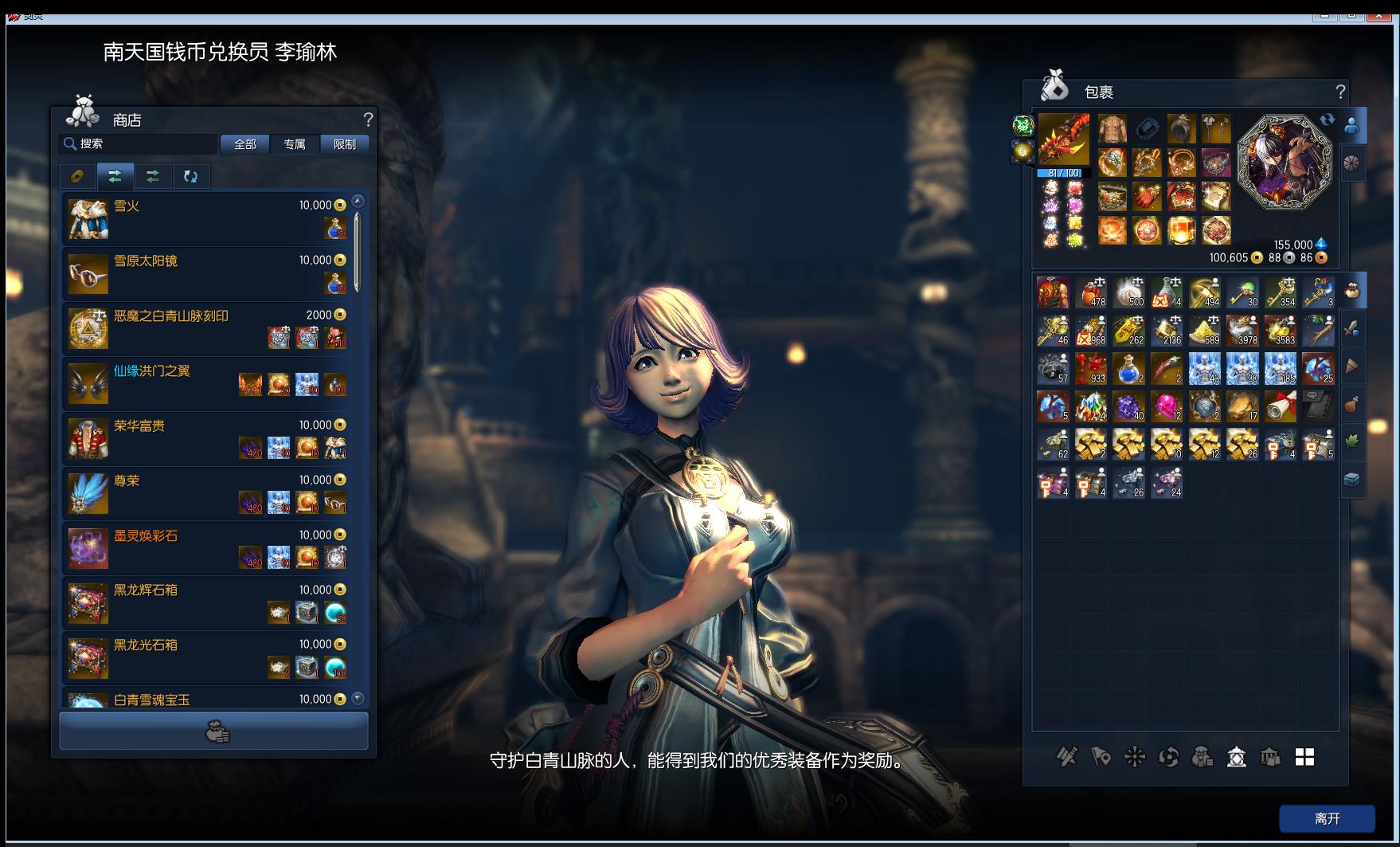Open the 限制 filter tab
This screenshot has width=1400, height=847.
(x=344, y=144)
